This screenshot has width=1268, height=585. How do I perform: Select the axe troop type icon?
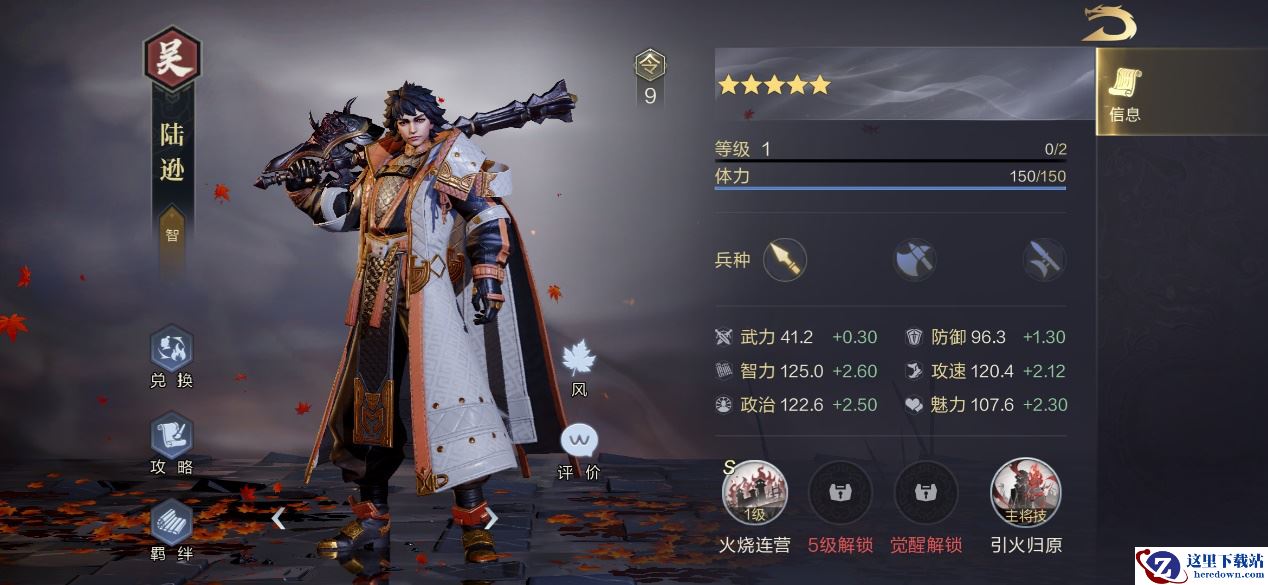pyautogui.click(x=914, y=260)
